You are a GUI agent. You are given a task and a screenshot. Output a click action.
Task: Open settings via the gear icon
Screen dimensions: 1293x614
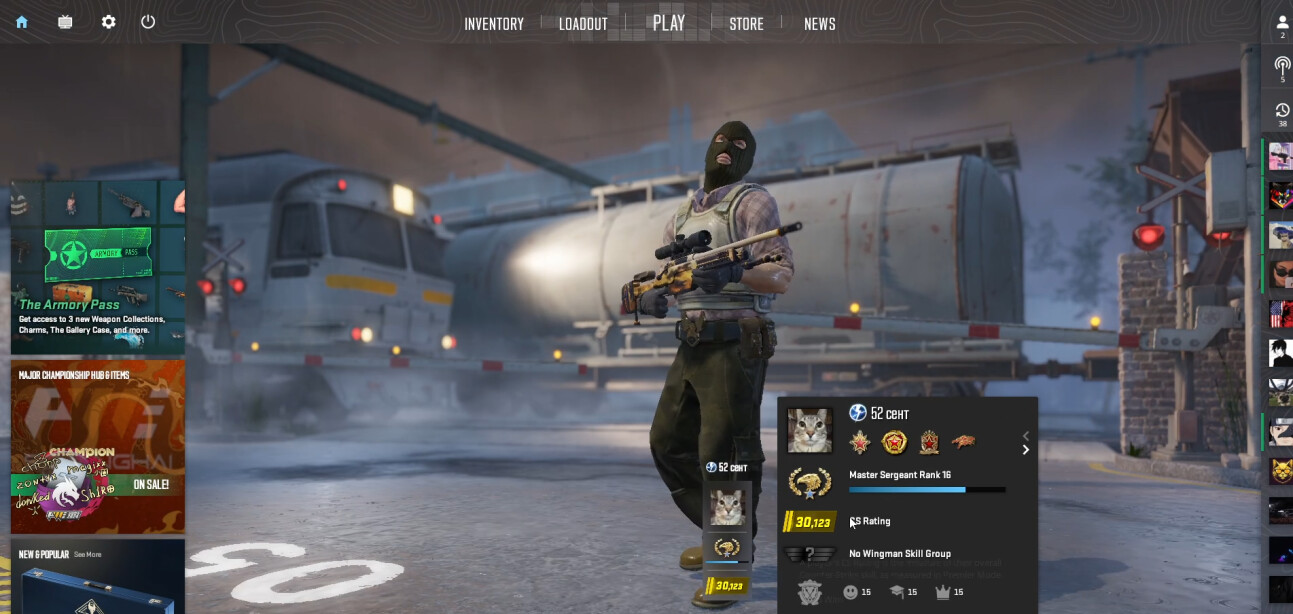coord(108,22)
